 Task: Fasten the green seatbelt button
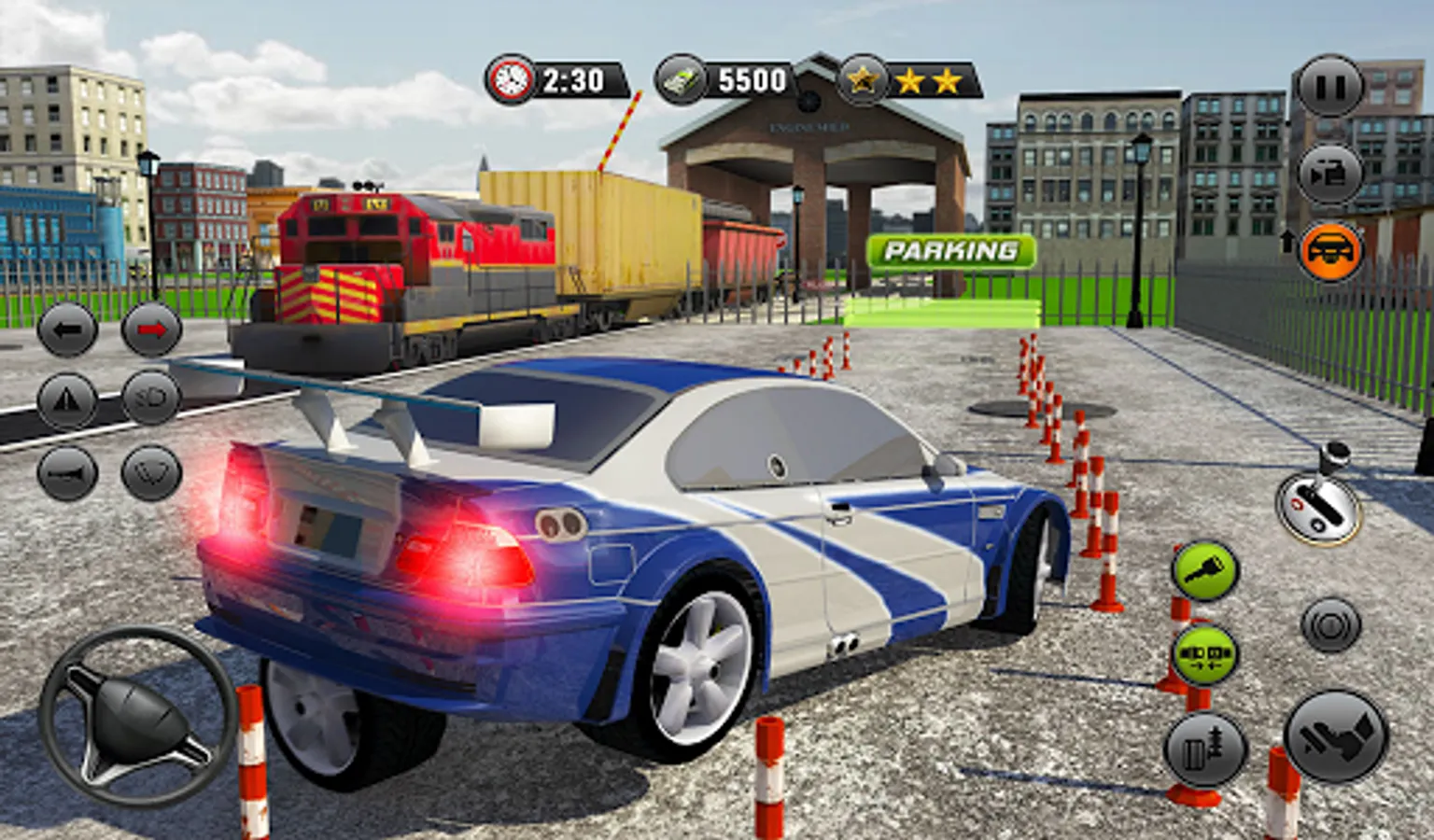point(1204,653)
